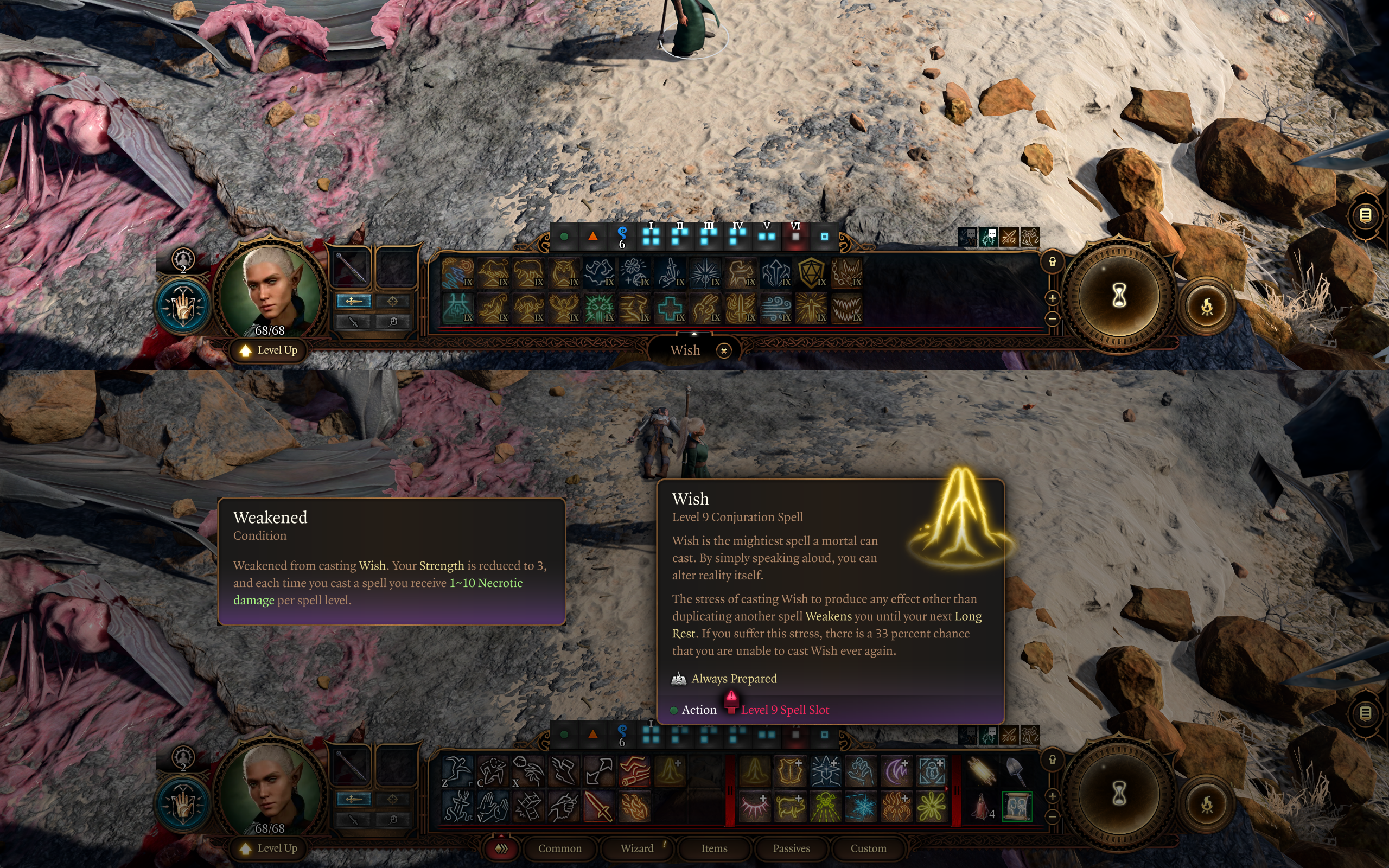Viewport: 1389px width, 868px height.
Task: Cast the yellow starburst spell
Action: click(x=932, y=807)
